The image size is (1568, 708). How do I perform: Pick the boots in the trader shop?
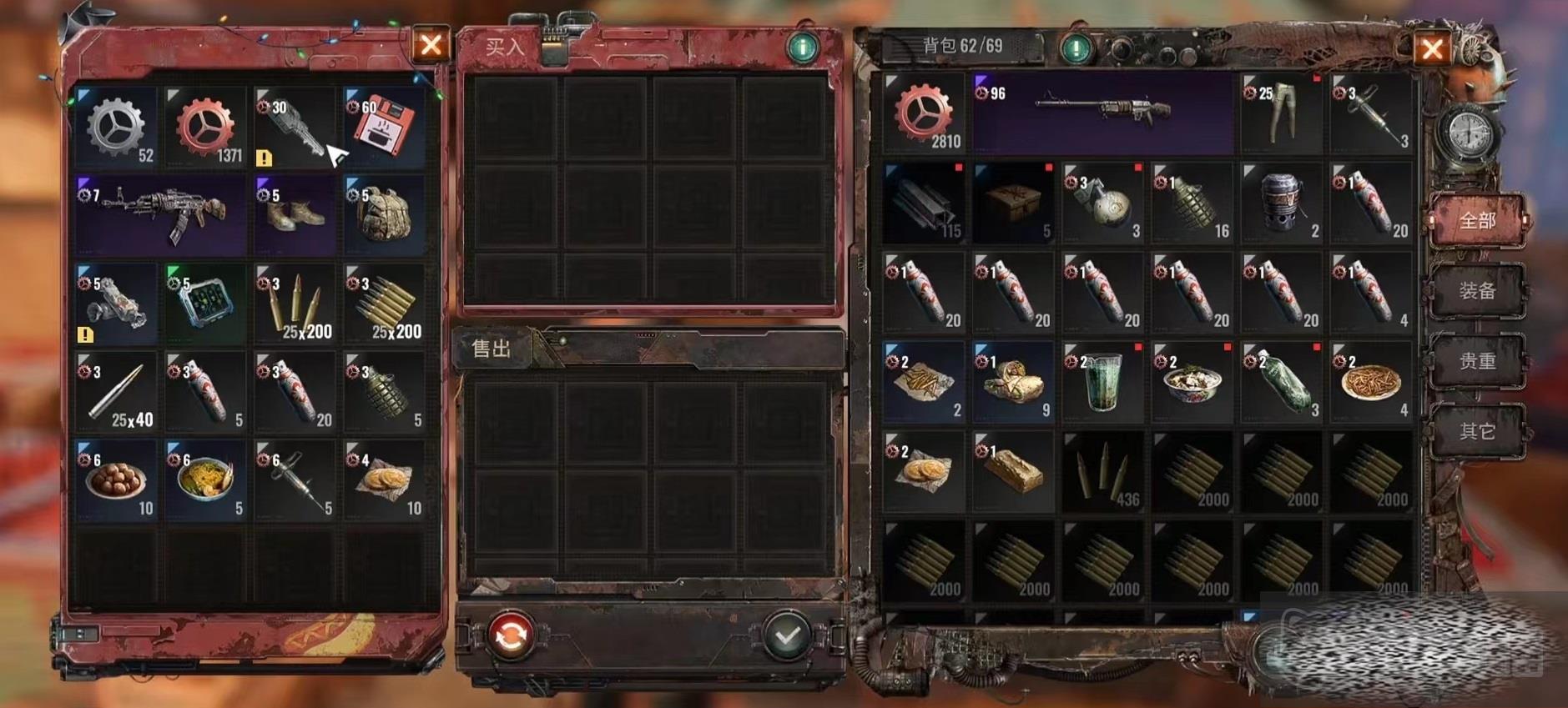coord(295,214)
